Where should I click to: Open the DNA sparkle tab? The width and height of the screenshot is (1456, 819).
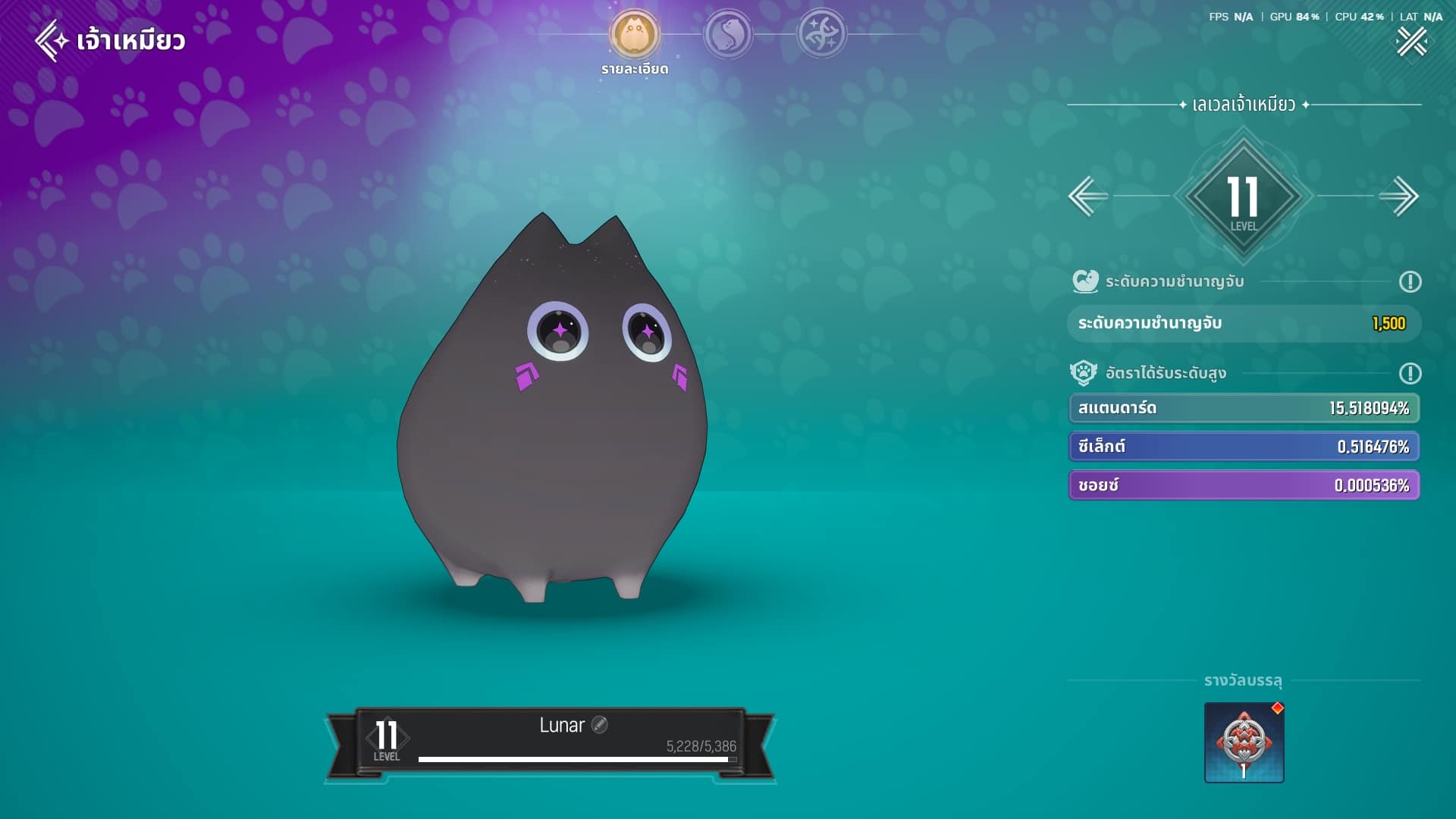[821, 34]
